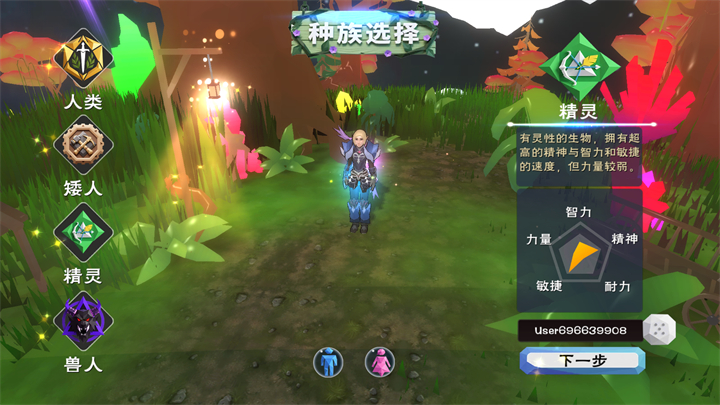Screen dimensions: 720x405
Task: Edit the User696639908 name field
Action: point(578,329)
